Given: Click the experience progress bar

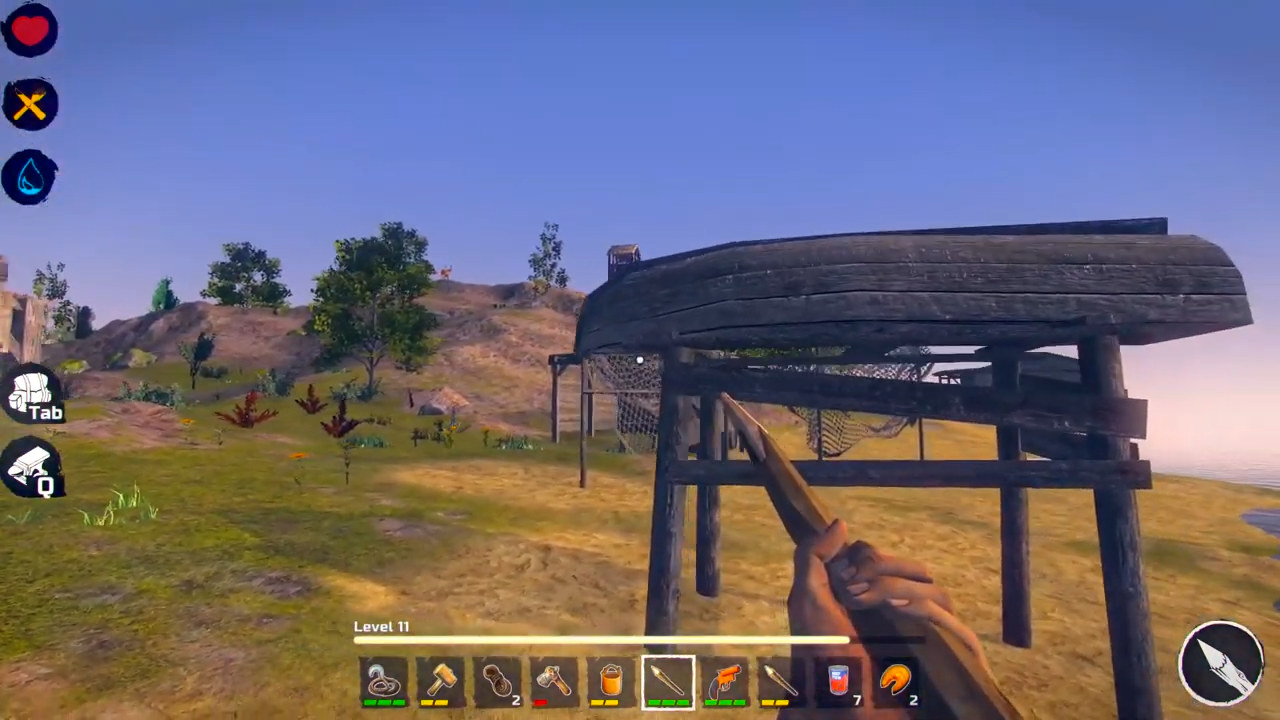Looking at the screenshot, I should pos(600,641).
